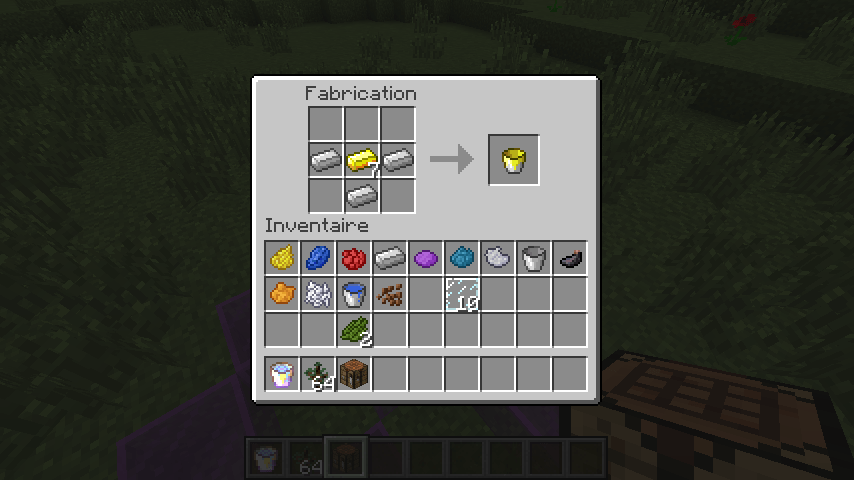This screenshot has width=854, height=480.
Task: Choose the brown cocoa beans slot
Action: point(390,295)
